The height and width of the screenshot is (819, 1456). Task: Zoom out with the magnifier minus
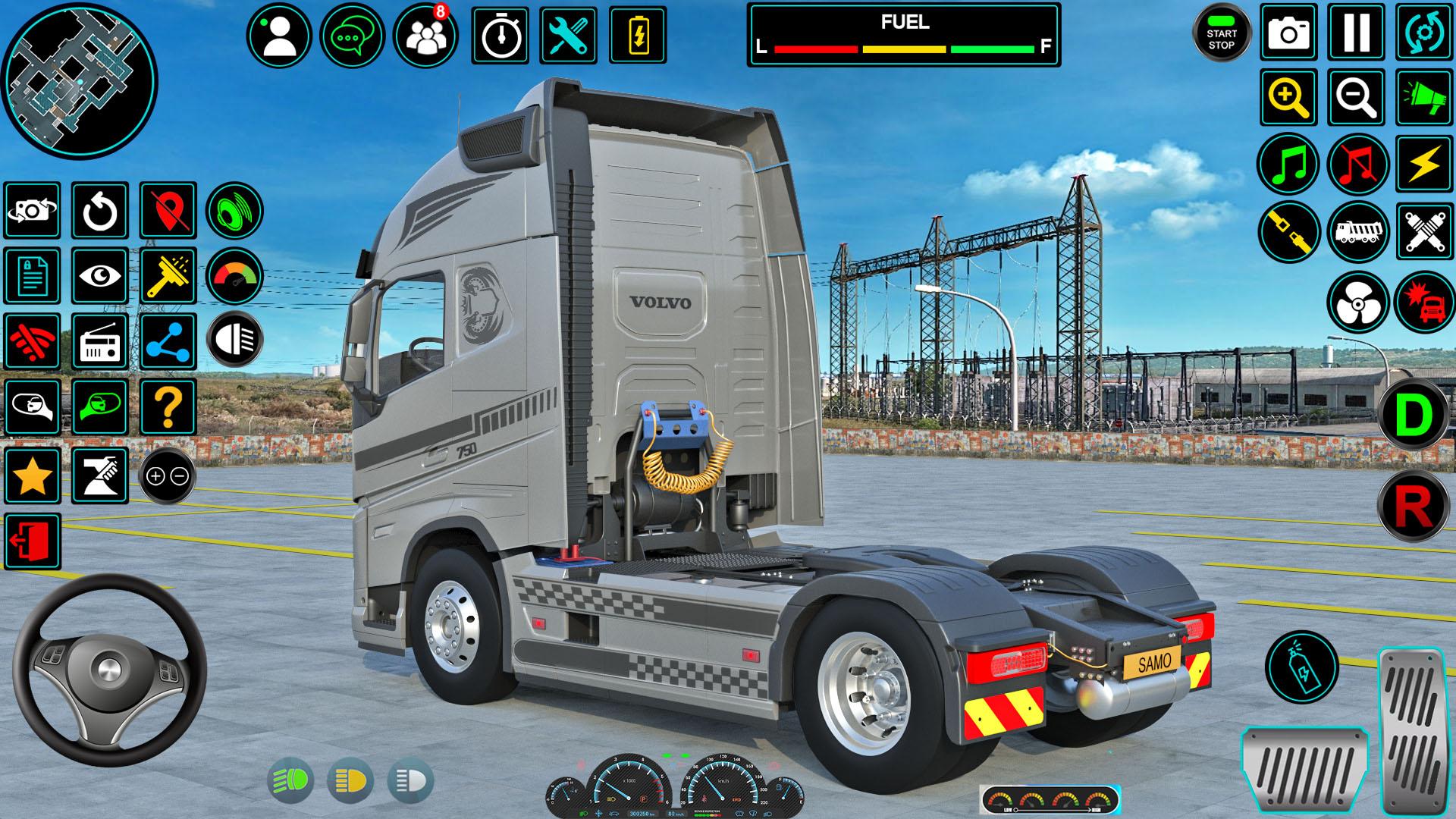tap(1356, 98)
